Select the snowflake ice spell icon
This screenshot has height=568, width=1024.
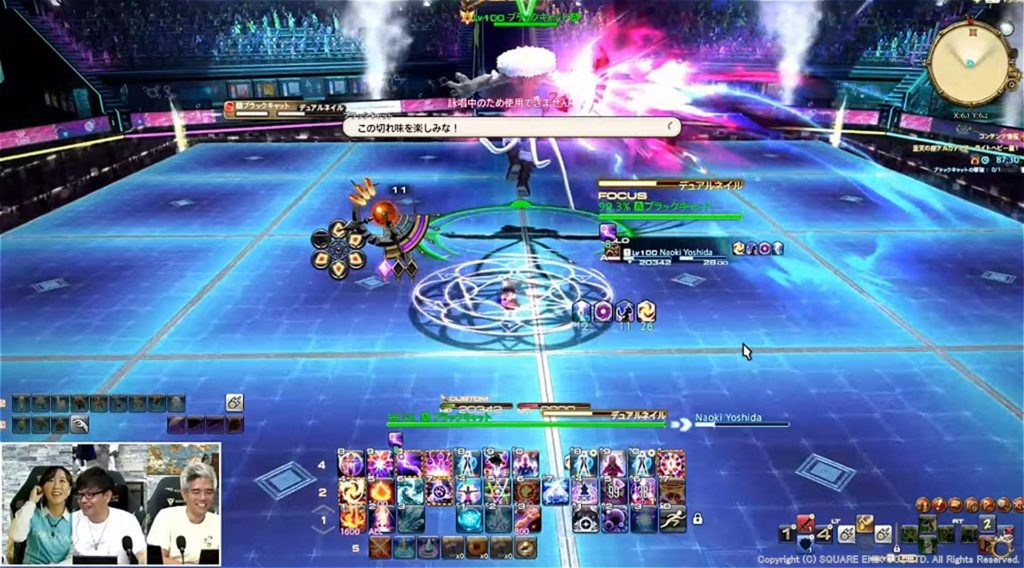(469, 519)
